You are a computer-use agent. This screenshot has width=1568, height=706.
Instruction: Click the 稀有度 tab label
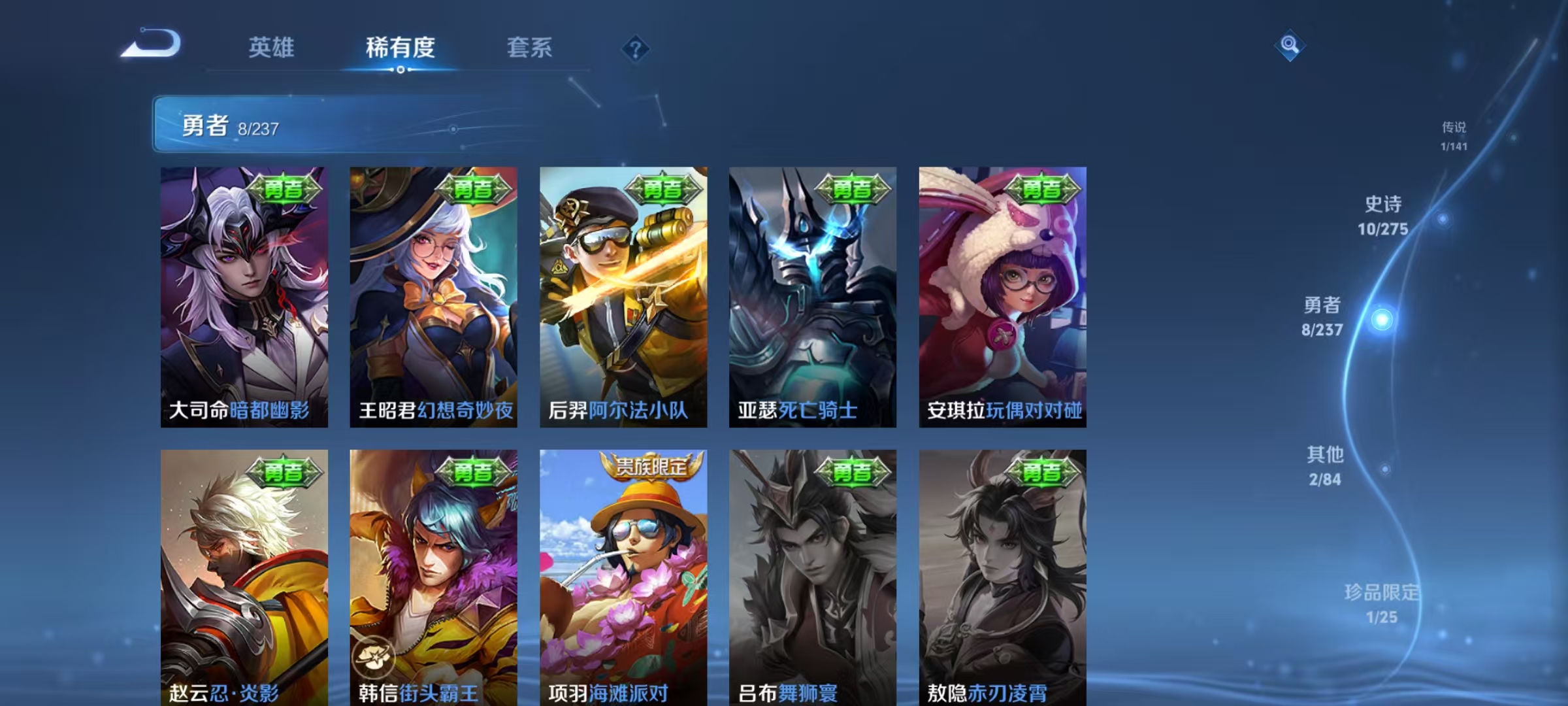[400, 48]
